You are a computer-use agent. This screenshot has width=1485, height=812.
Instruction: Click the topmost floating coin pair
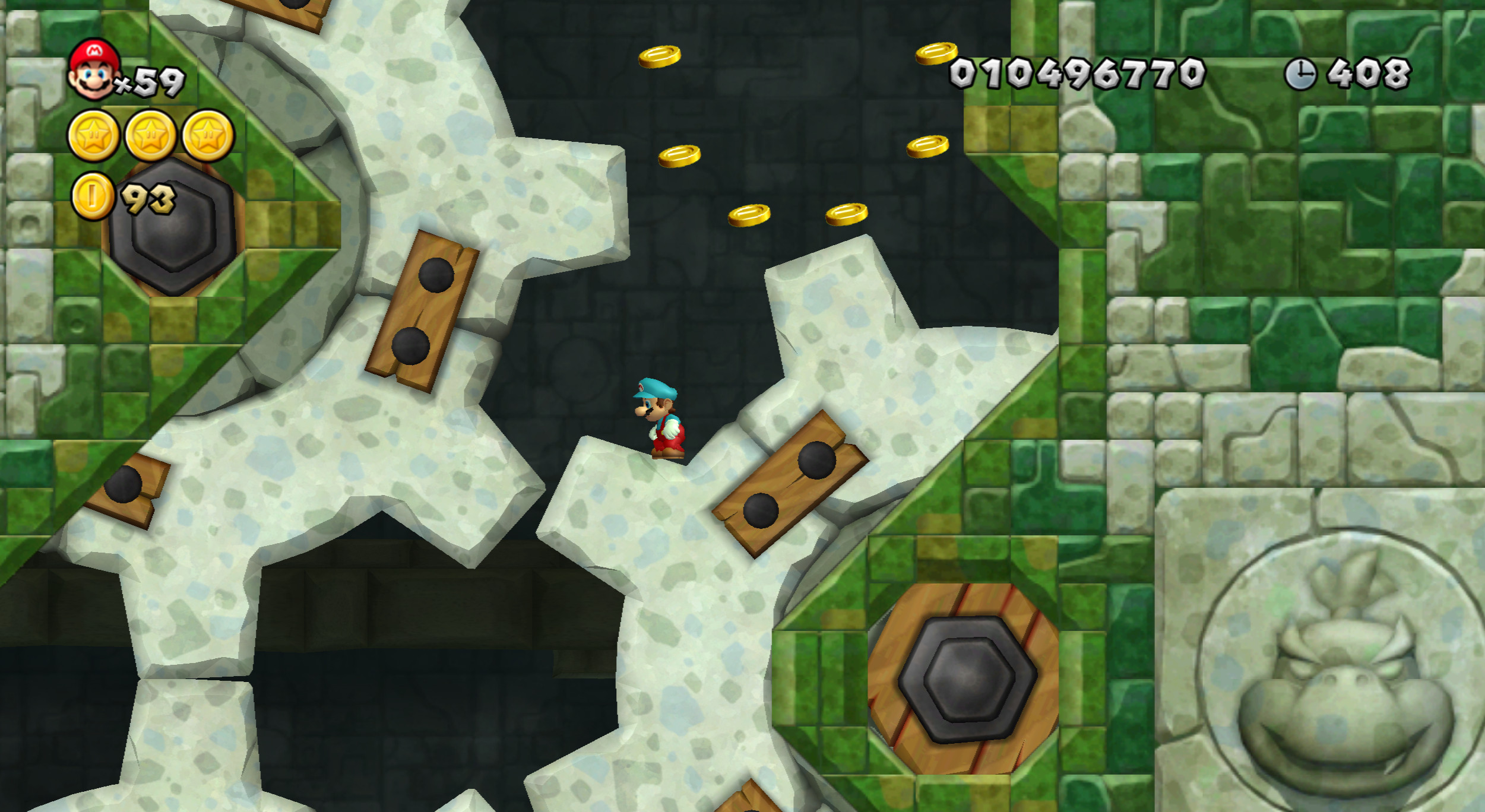[659, 56]
